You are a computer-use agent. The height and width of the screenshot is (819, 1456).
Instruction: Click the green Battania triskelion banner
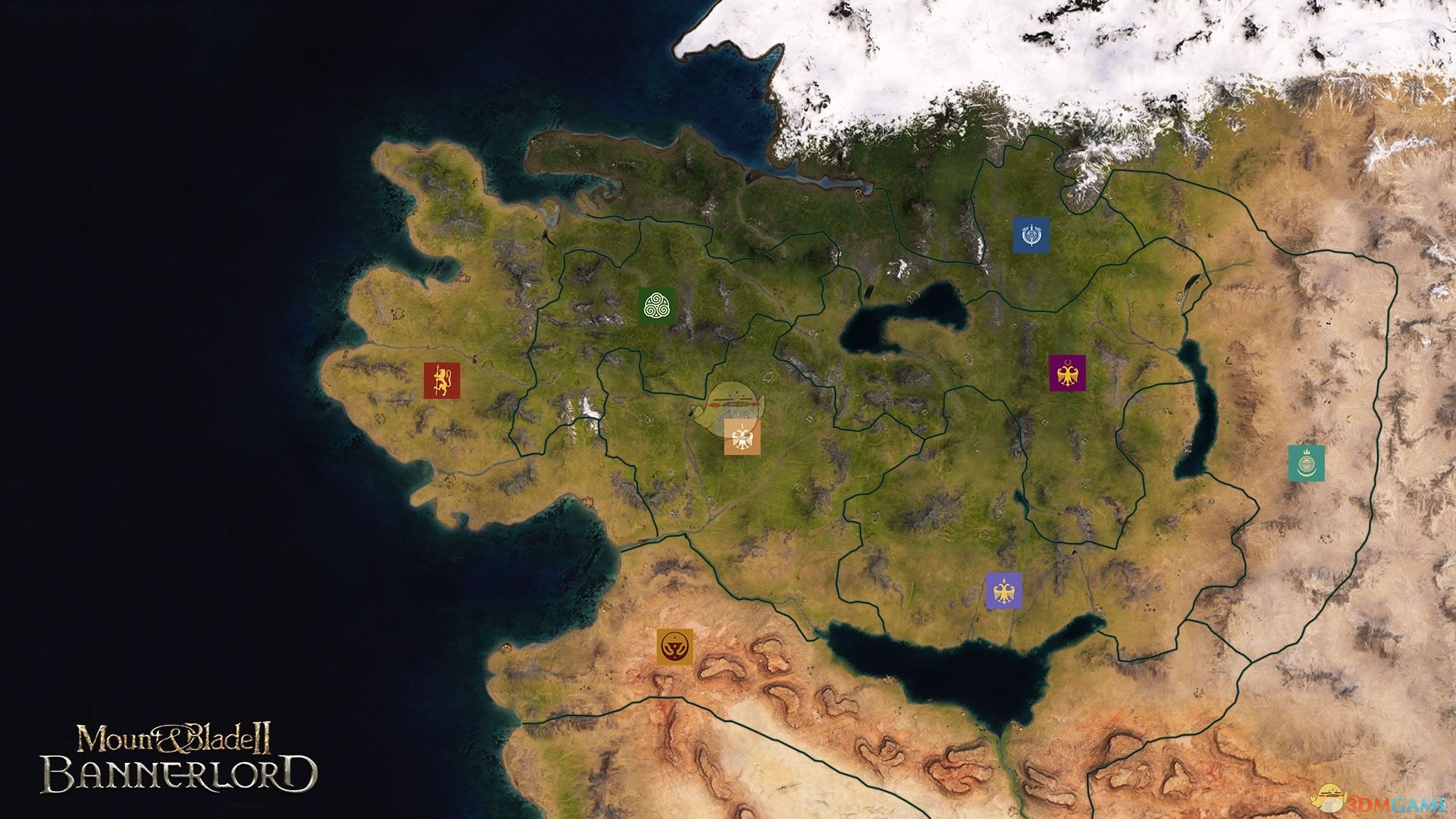pyautogui.click(x=657, y=306)
